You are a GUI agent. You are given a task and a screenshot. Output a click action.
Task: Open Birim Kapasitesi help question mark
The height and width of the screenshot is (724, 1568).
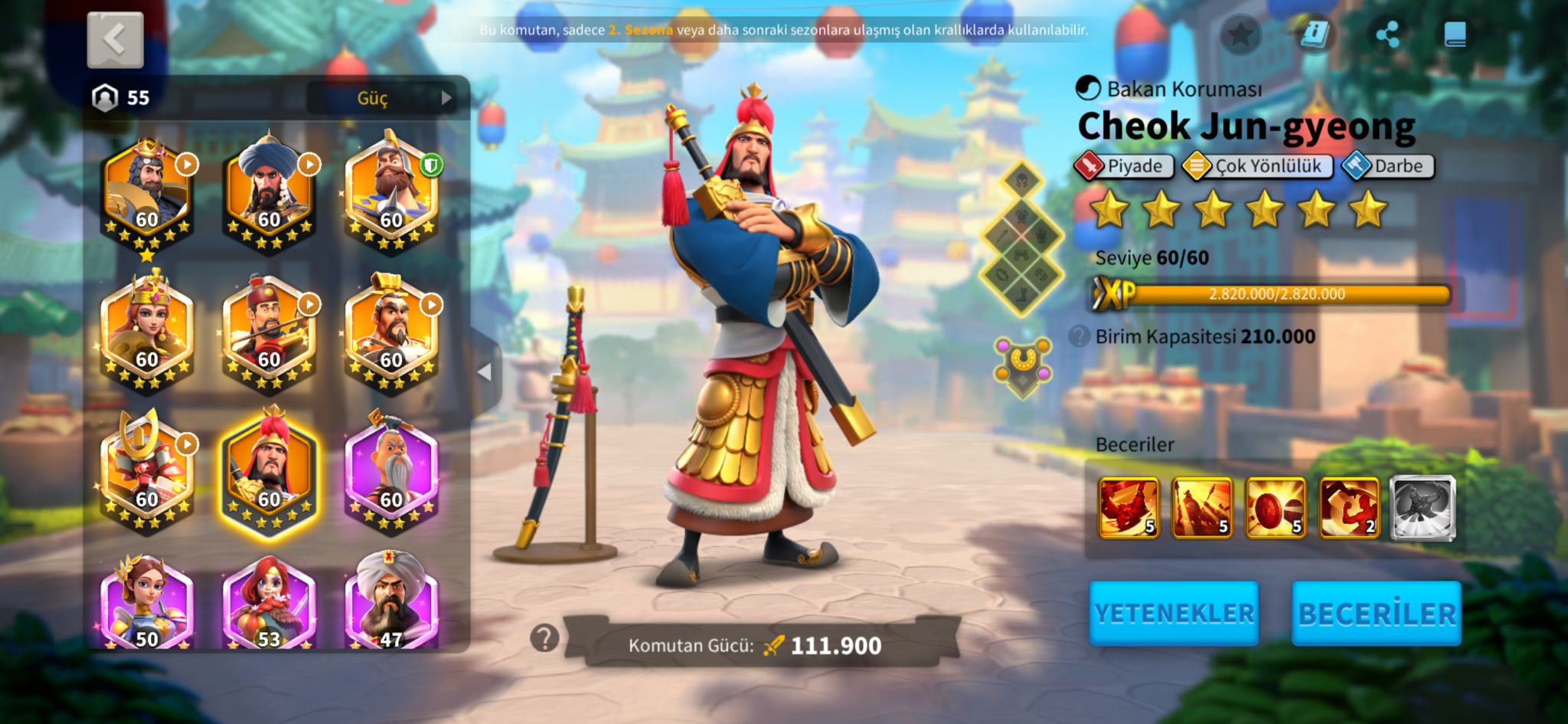[1079, 336]
